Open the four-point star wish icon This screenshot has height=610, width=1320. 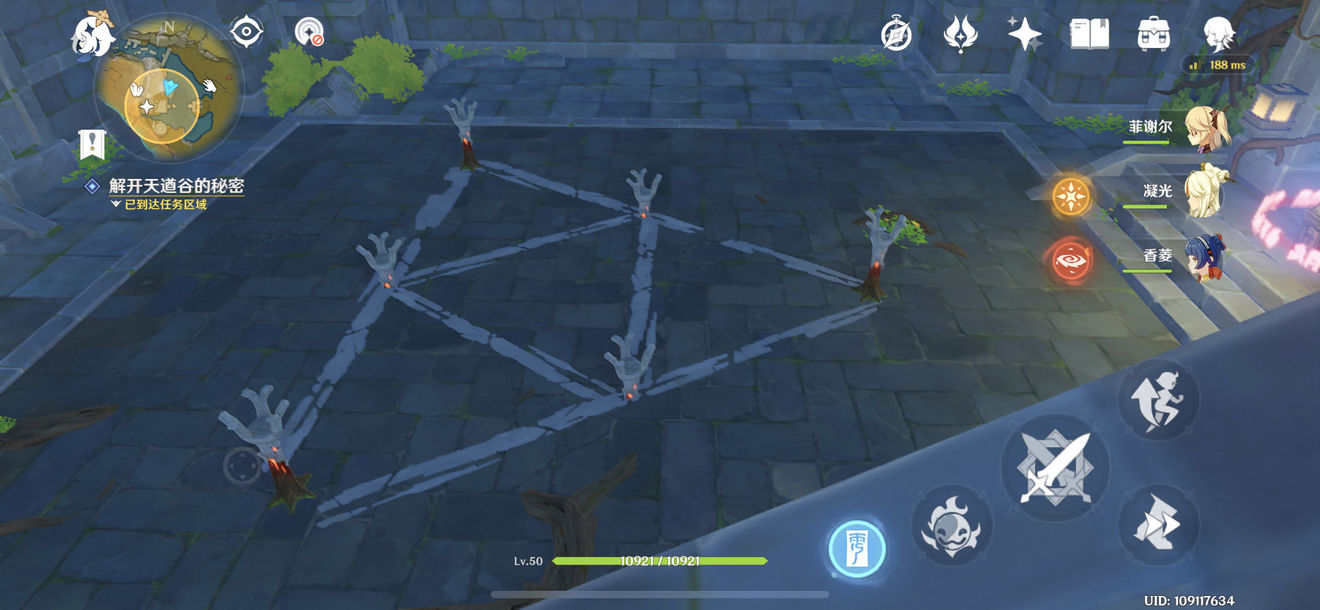pyautogui.click(x=1024, y=34)
